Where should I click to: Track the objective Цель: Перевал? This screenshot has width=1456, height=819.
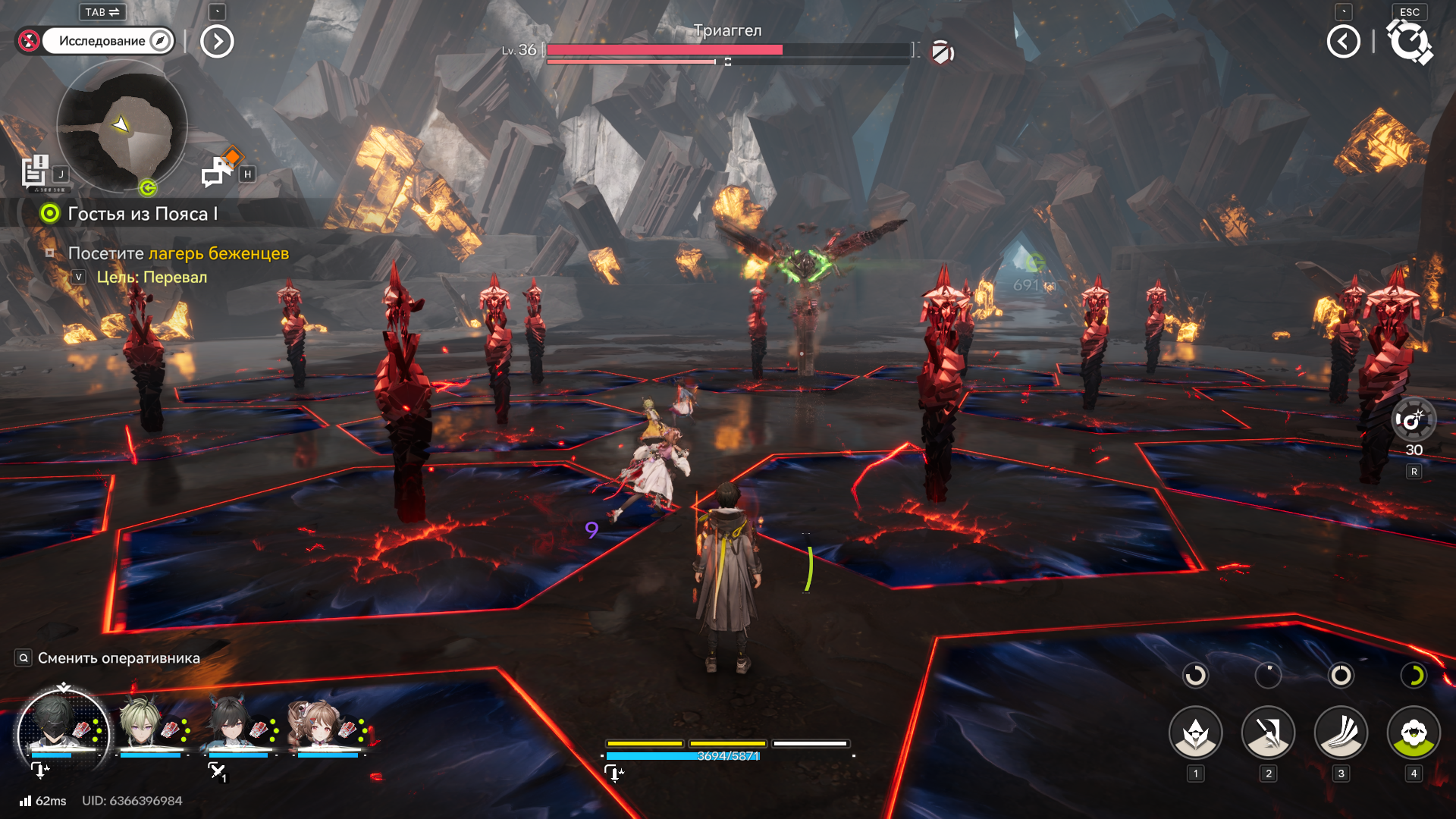click(152, 278)
